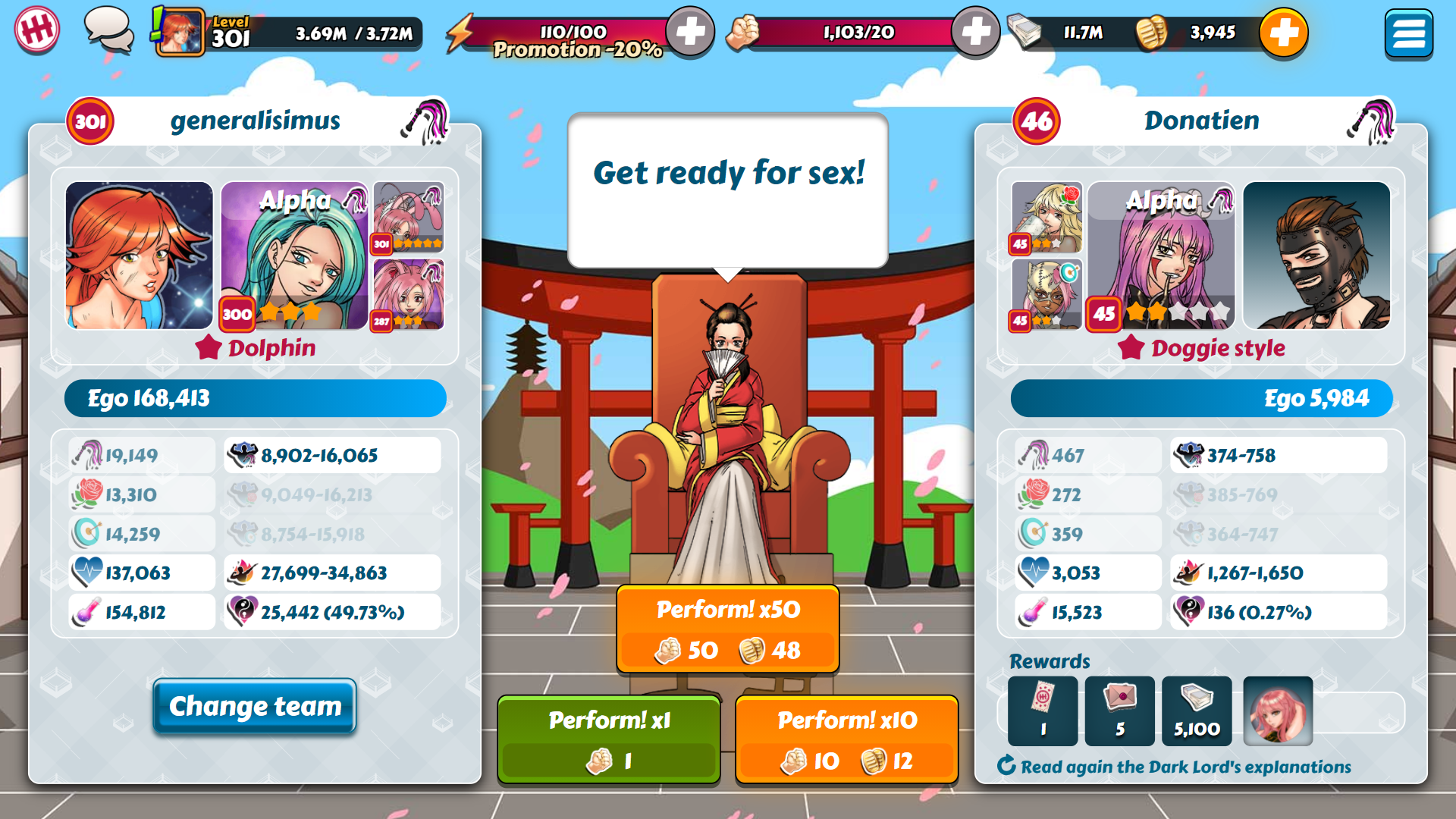View Donatien's masked hero portrait
The image size is (1456, 819).
[x=1316, y=256]
